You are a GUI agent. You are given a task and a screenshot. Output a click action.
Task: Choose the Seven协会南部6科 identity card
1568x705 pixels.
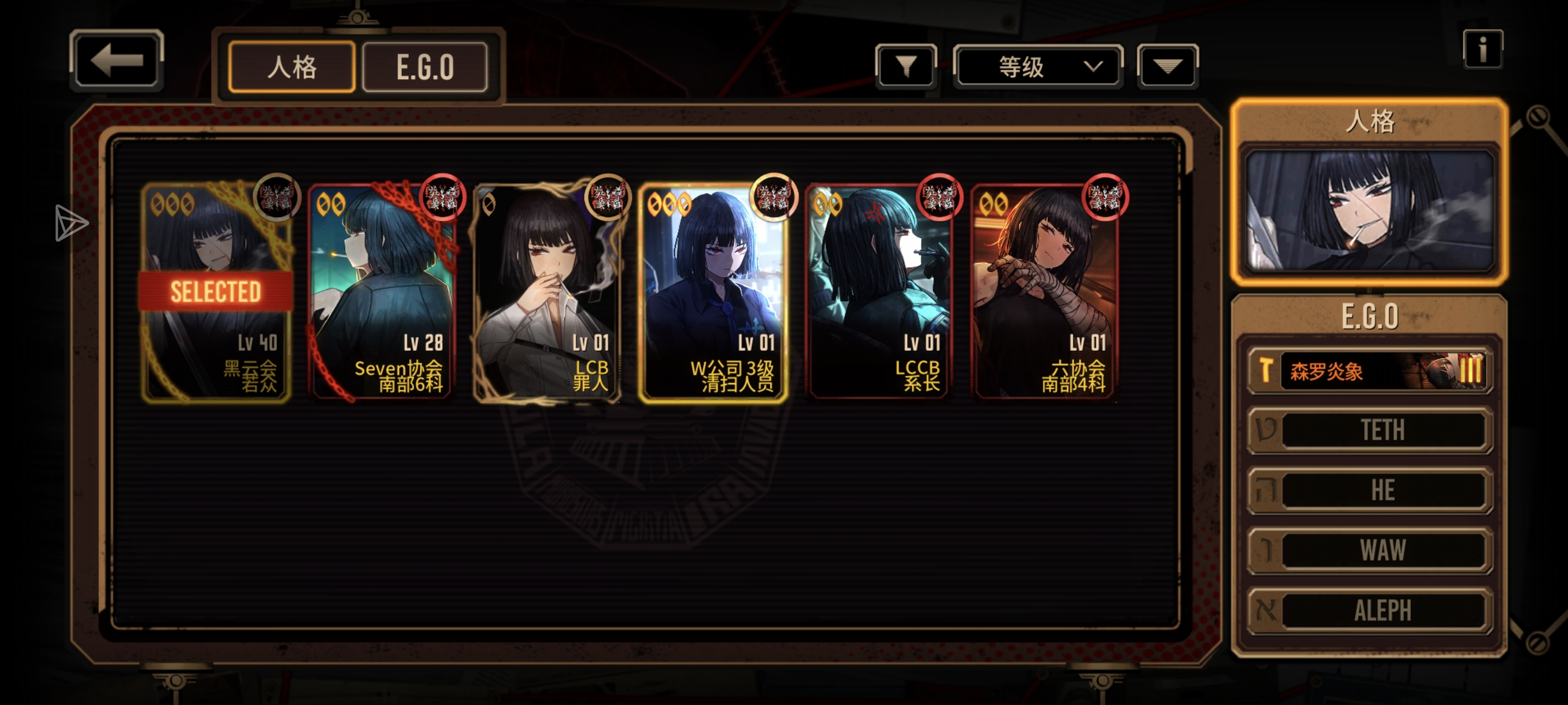click(382, 292)
